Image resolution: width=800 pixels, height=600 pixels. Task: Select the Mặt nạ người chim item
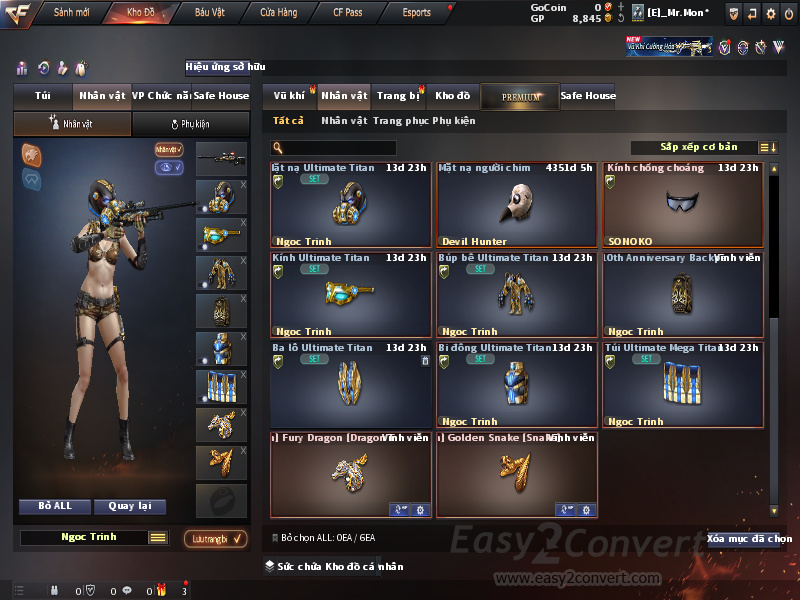[516, 205]
